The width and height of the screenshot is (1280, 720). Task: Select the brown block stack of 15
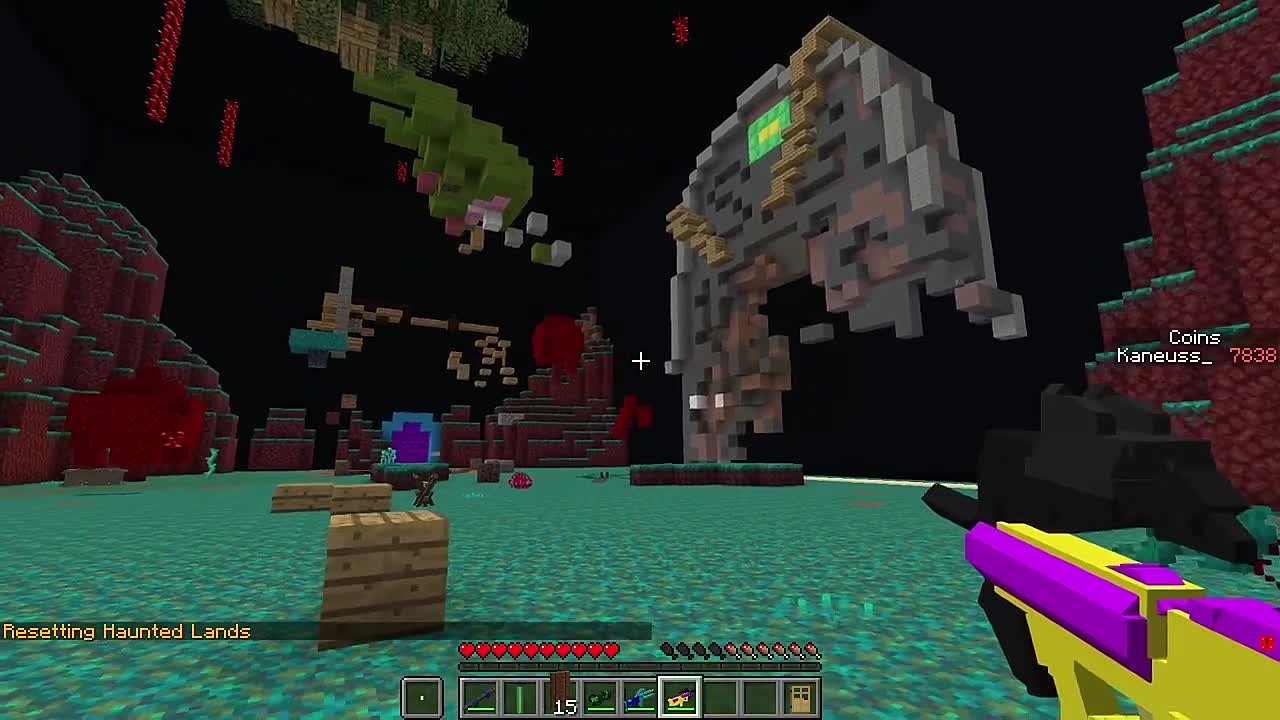(560, 697)
